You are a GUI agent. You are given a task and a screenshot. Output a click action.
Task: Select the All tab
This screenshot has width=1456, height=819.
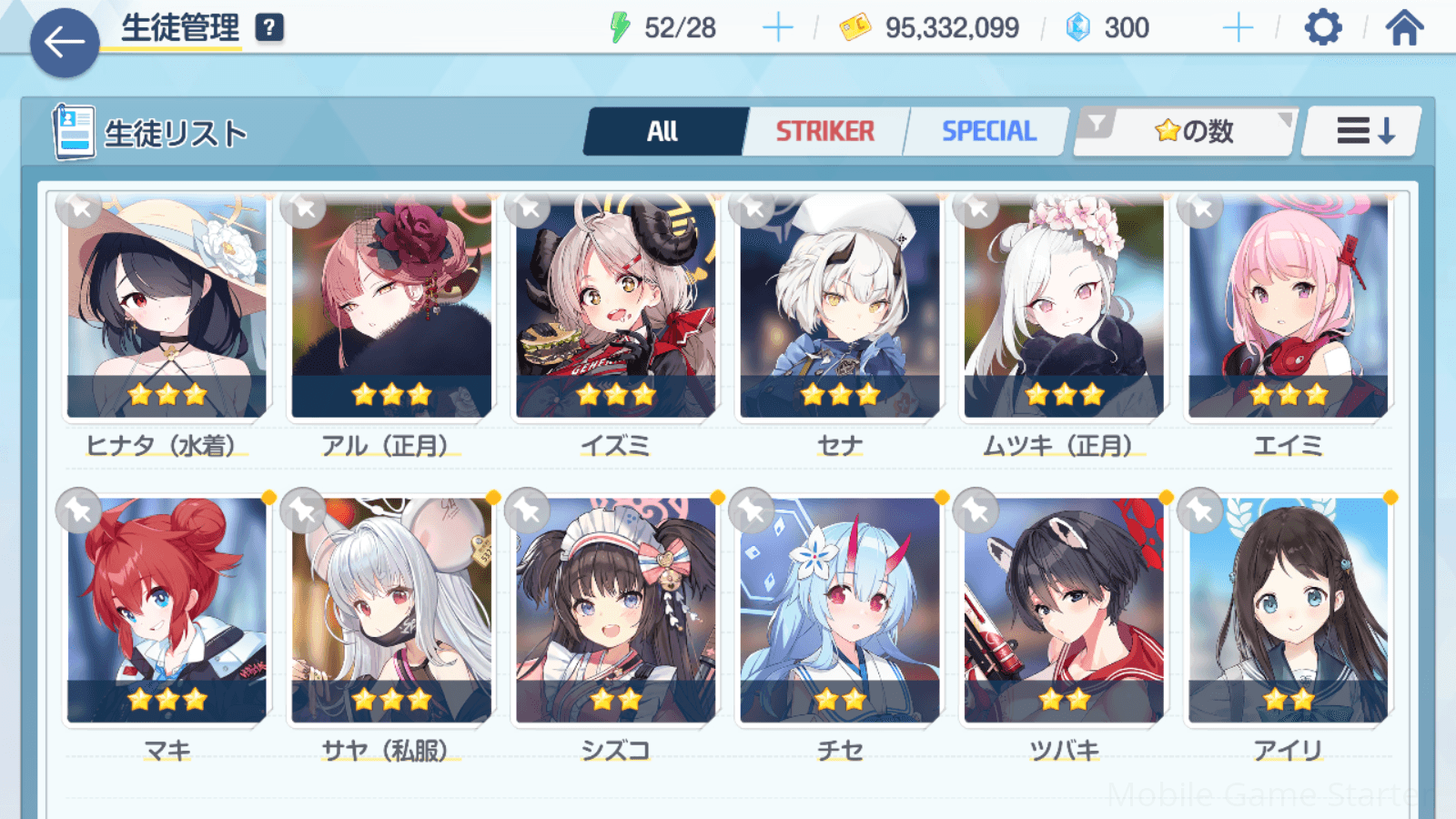tap(662, 132)
